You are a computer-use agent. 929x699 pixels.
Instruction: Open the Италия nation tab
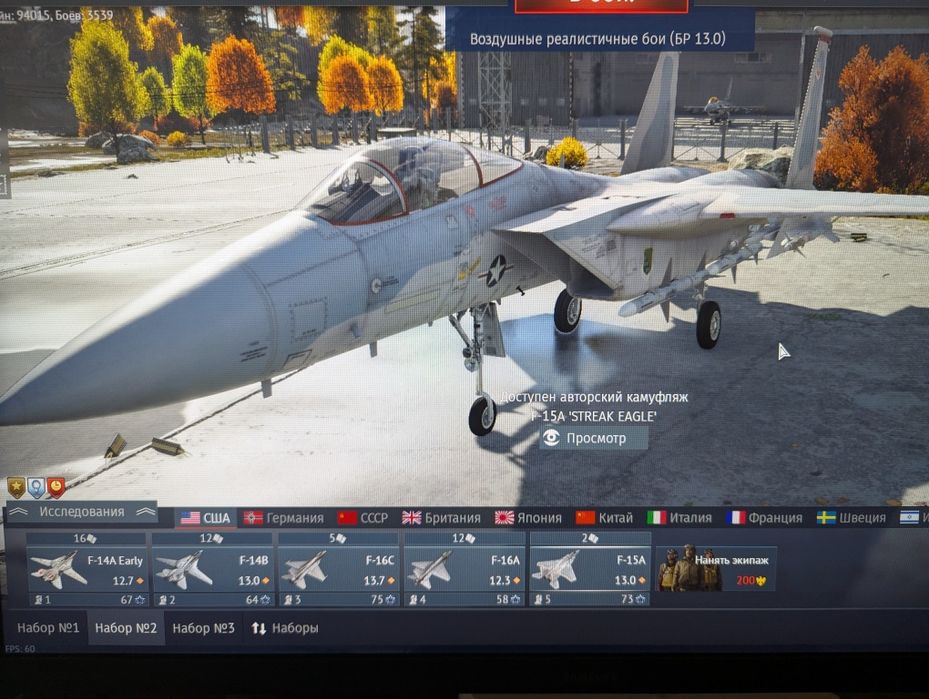[x=680, y=518]
